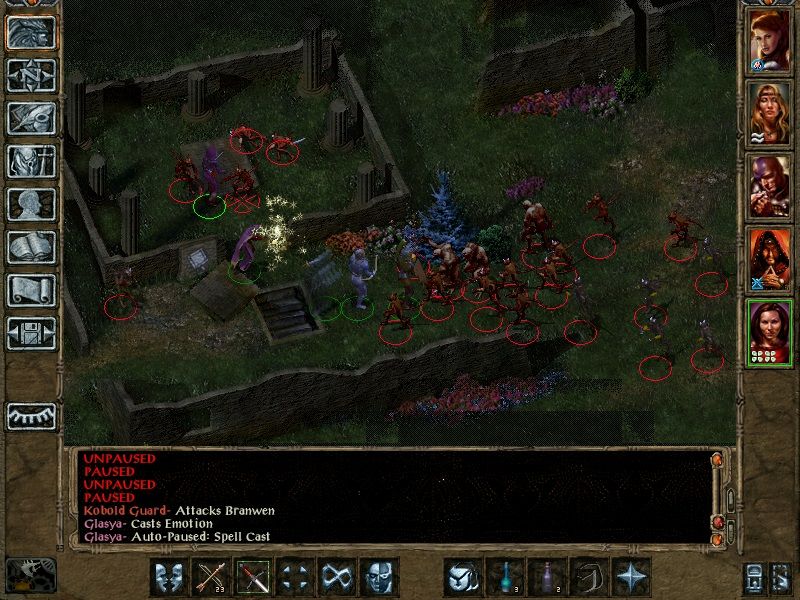Viewport: 800px width, 600px height.
Task: Open options via the floppy disk icon
Action: [x=31, y=333]
